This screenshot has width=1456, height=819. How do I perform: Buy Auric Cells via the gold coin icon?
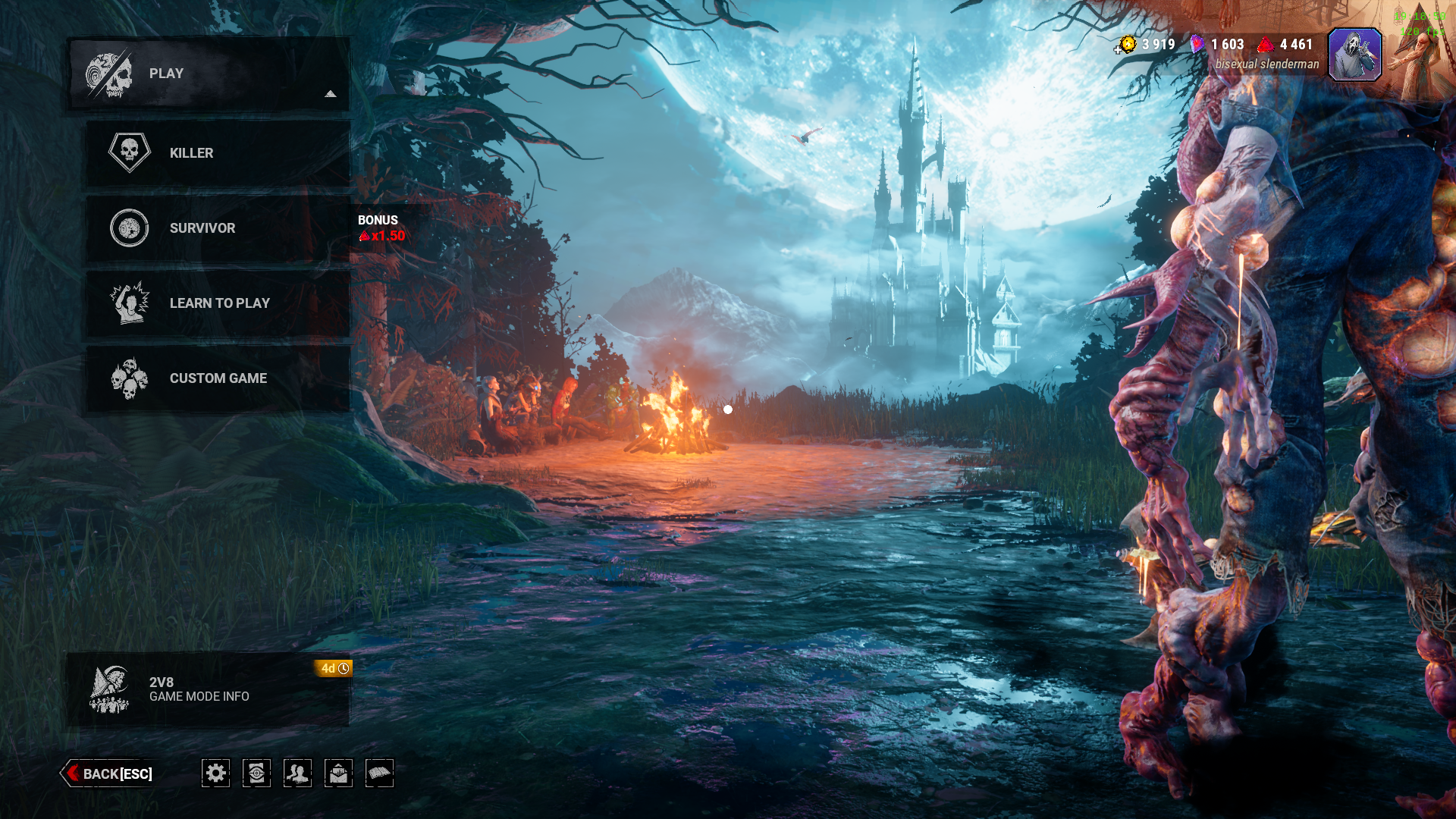[x=1126, y=45]
